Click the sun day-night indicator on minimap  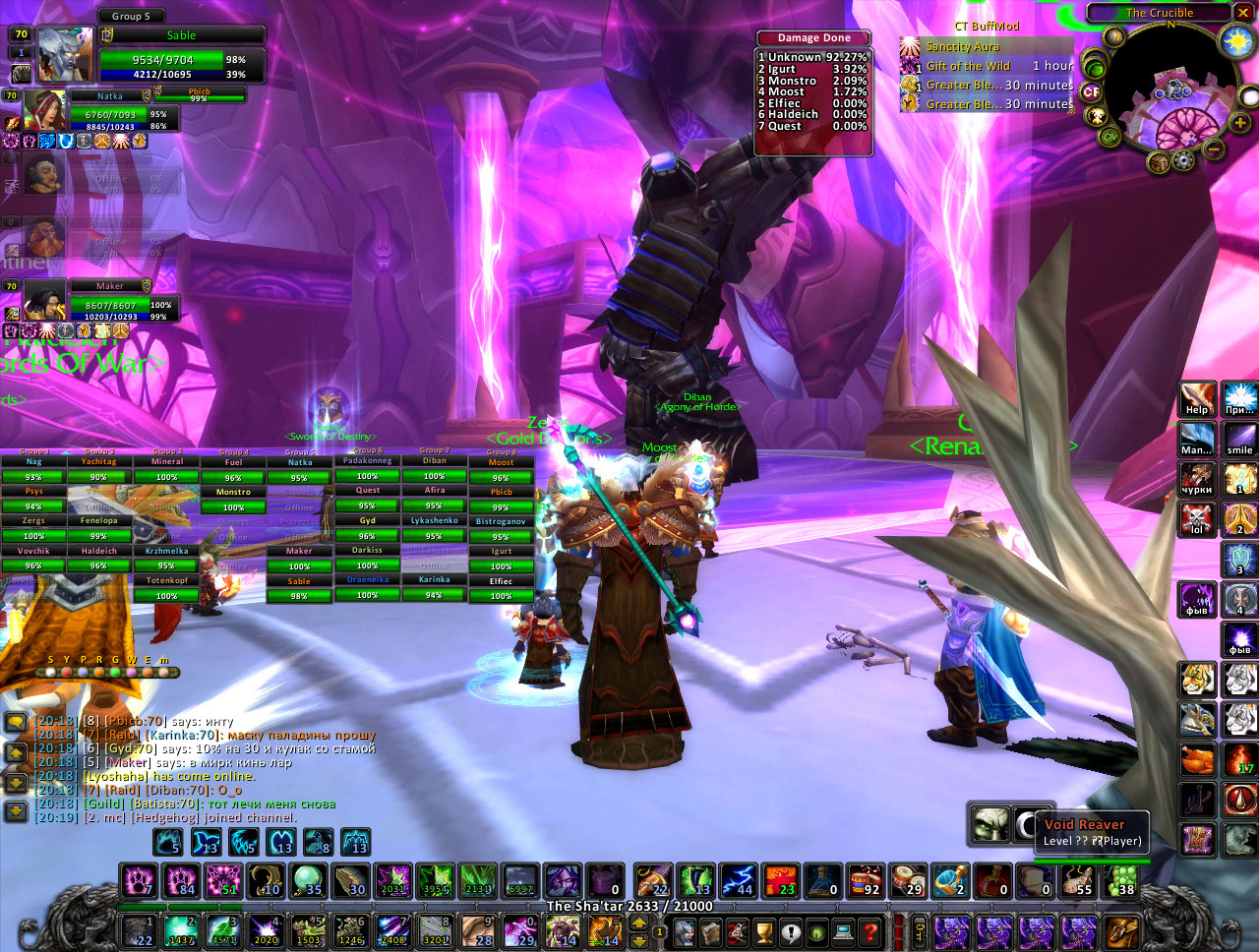(x=1235, y=39)
